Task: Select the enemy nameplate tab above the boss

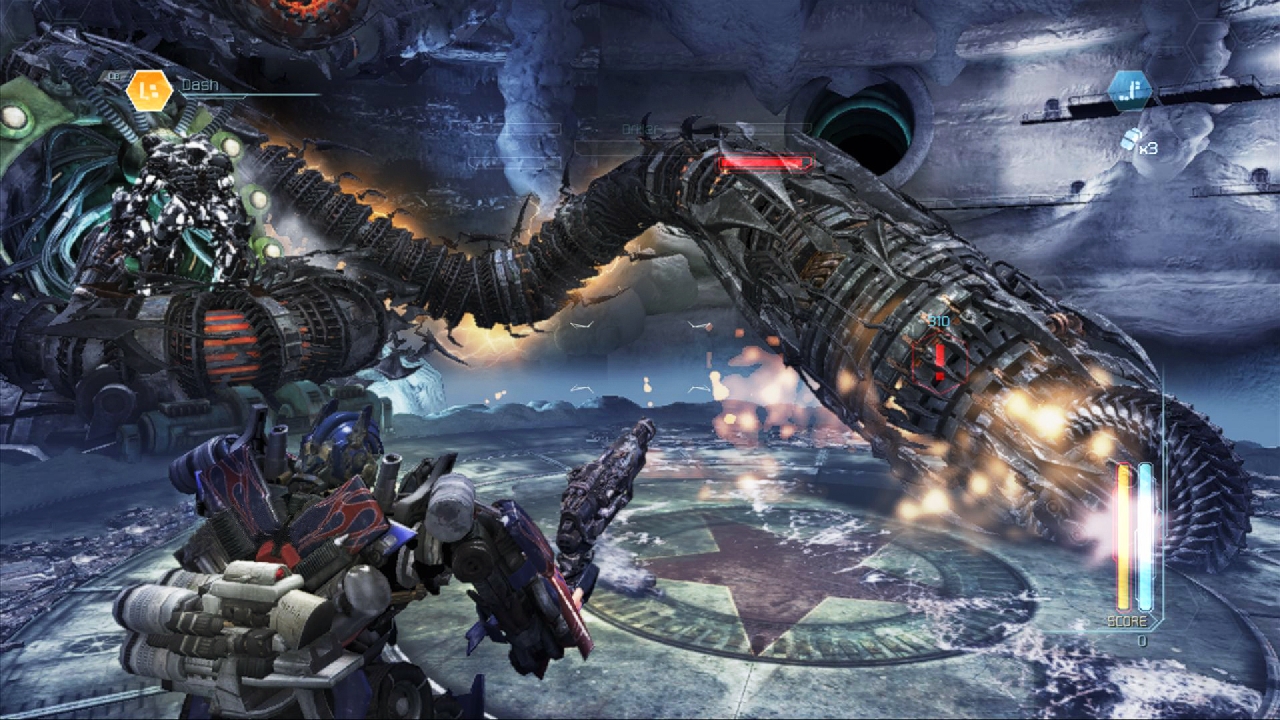Action: tap(640, 127)
